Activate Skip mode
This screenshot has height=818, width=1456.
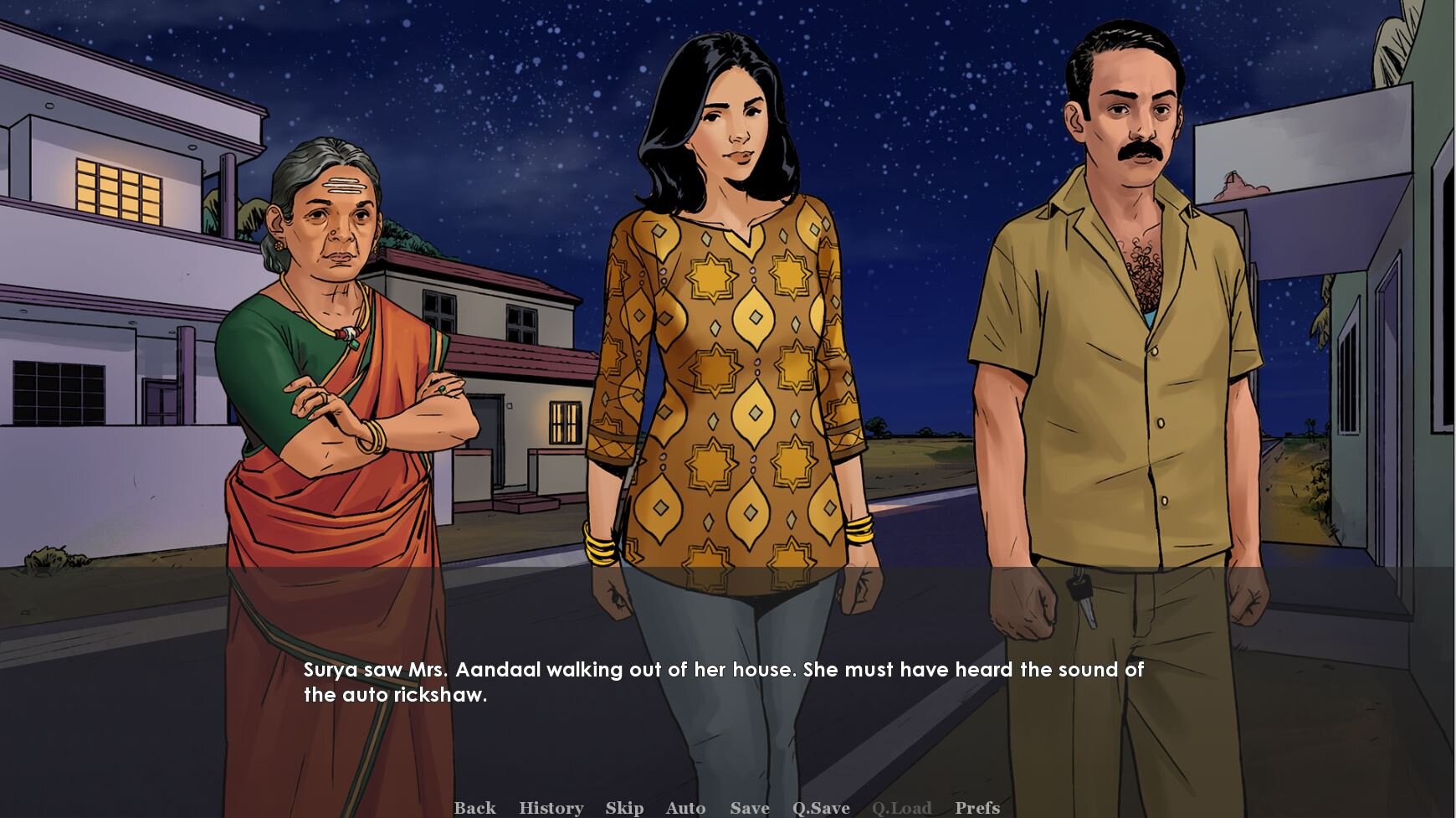pyautogui.click(x=624, y=807)
